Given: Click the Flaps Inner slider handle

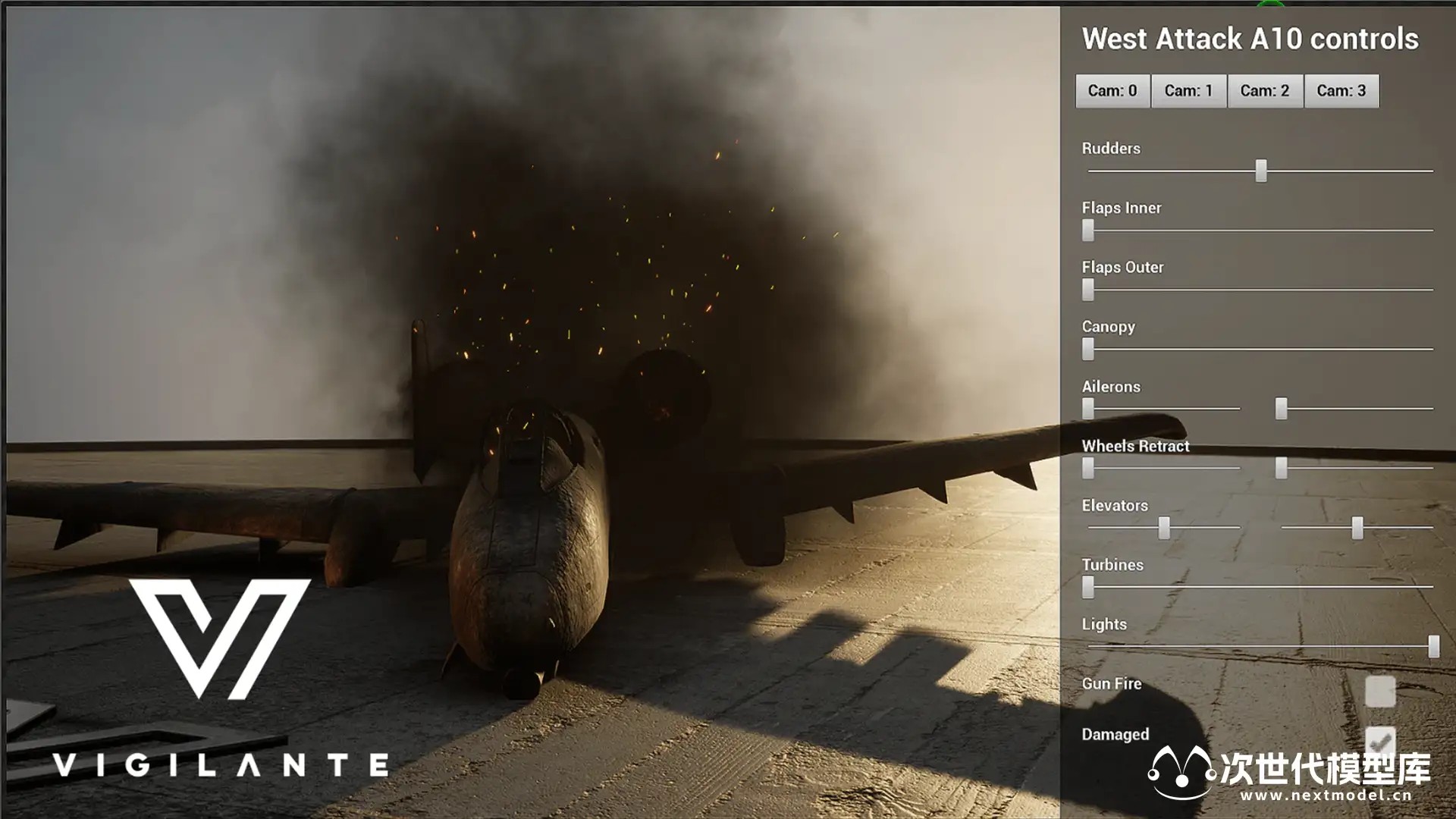Looking at the screenshot, I should [x=1088, y=230].
